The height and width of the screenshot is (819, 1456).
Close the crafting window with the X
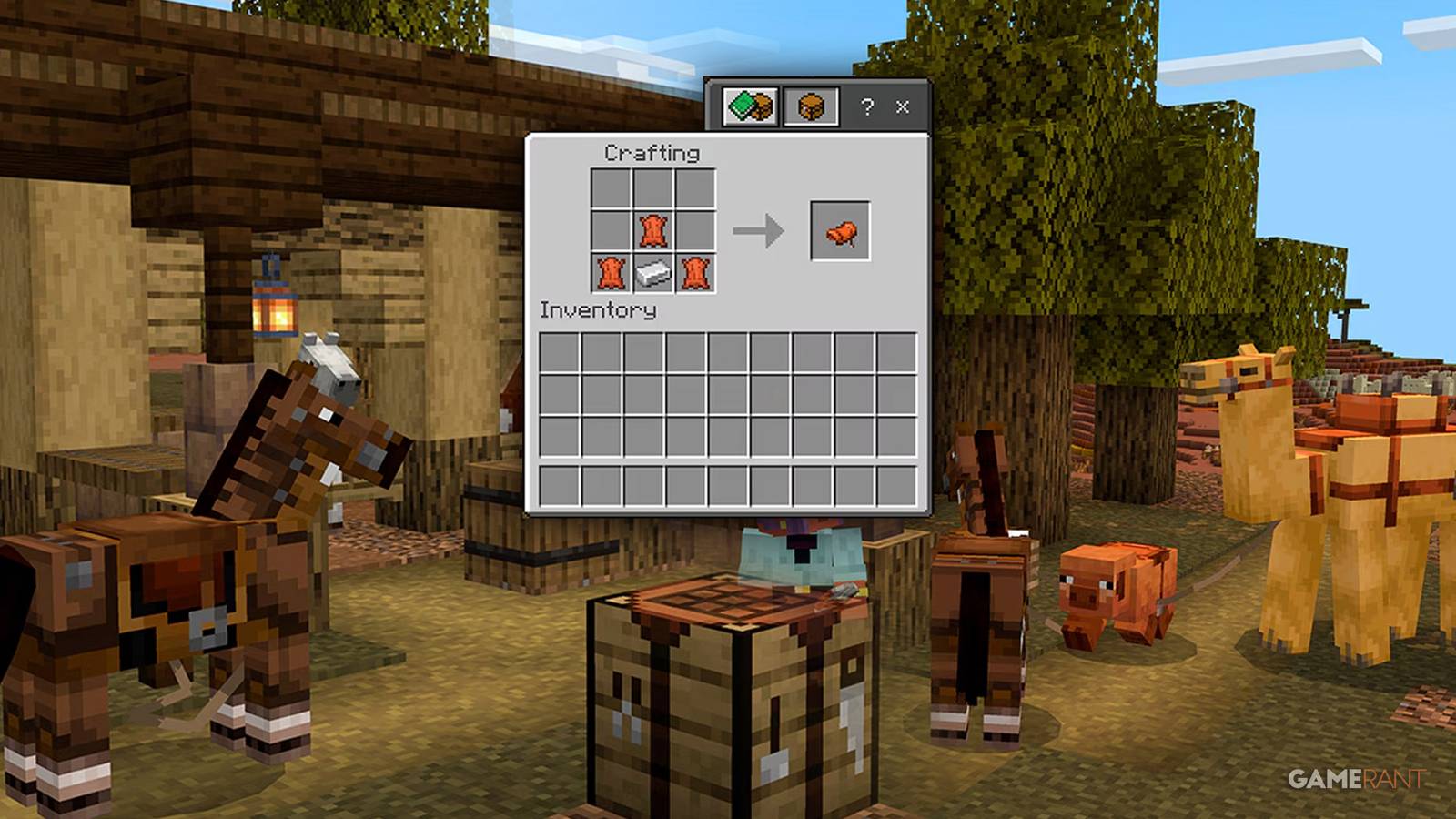click(x=902, y=107)
